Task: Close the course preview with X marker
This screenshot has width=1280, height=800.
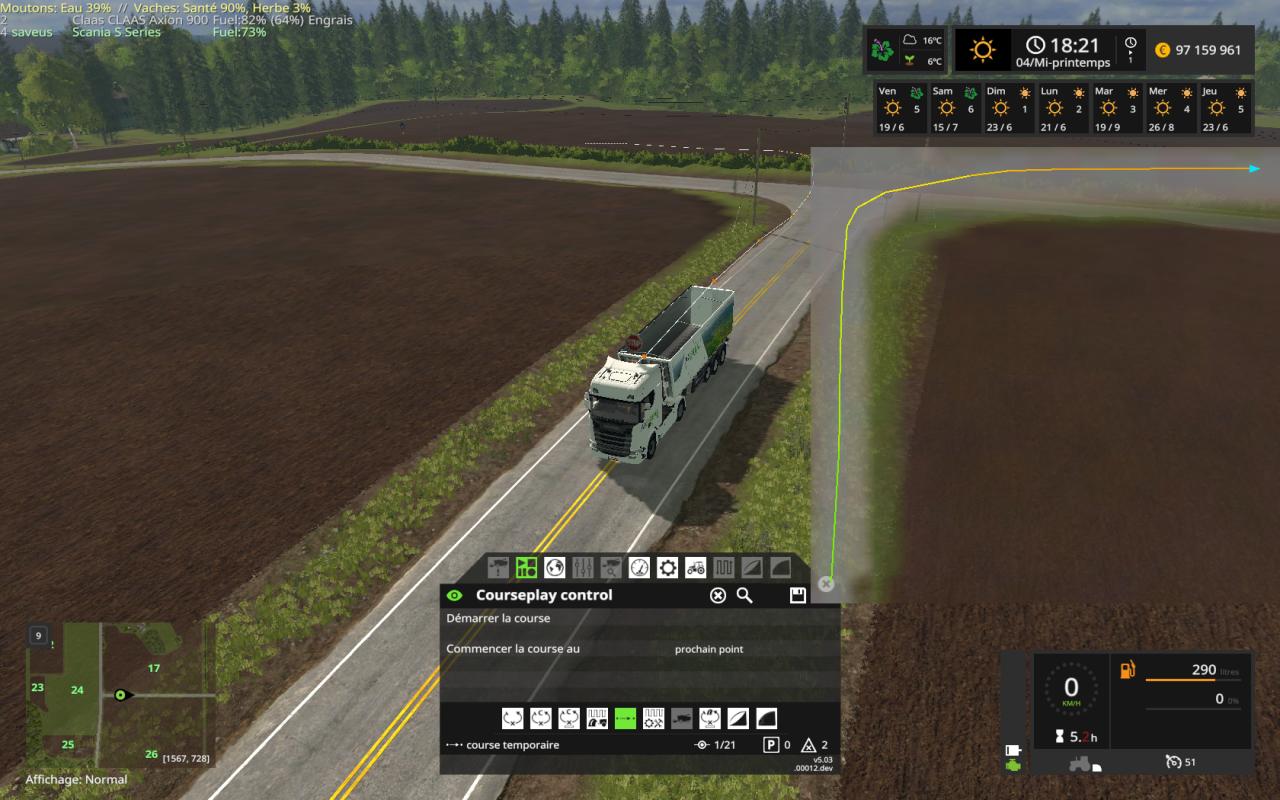Action: click(826, 584)
